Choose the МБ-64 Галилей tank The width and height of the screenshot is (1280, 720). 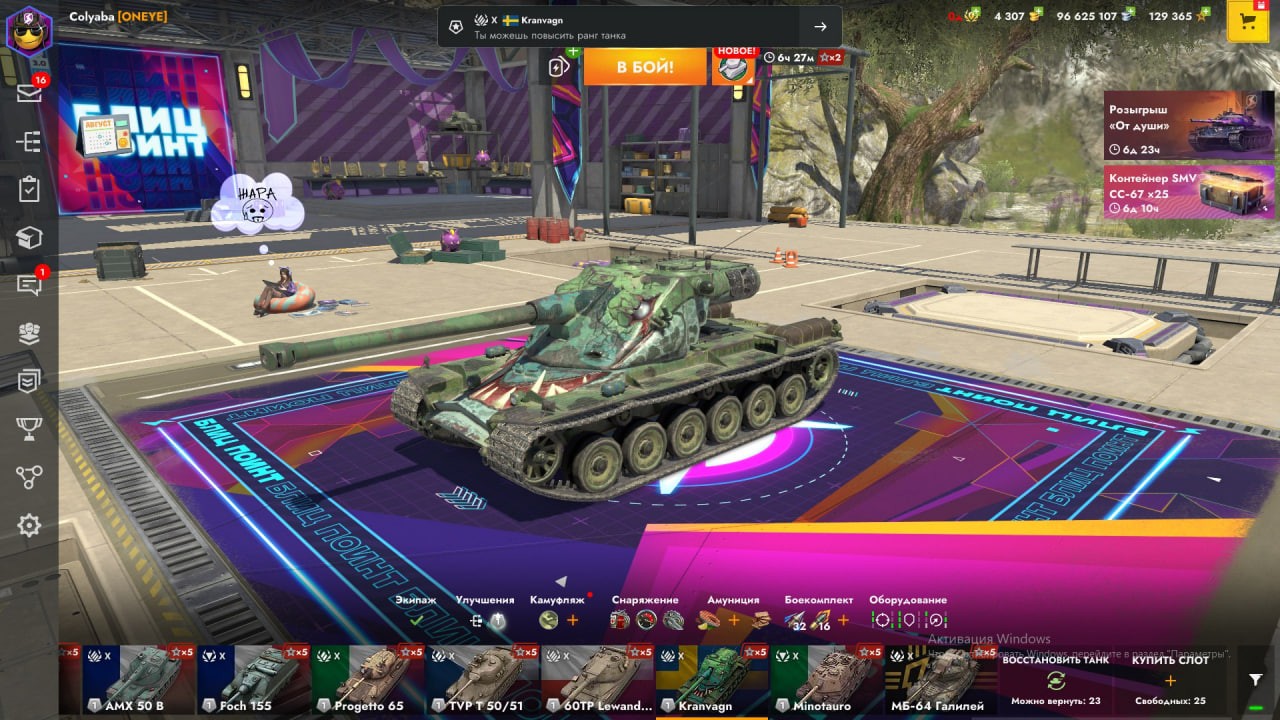tap(940, 679)
